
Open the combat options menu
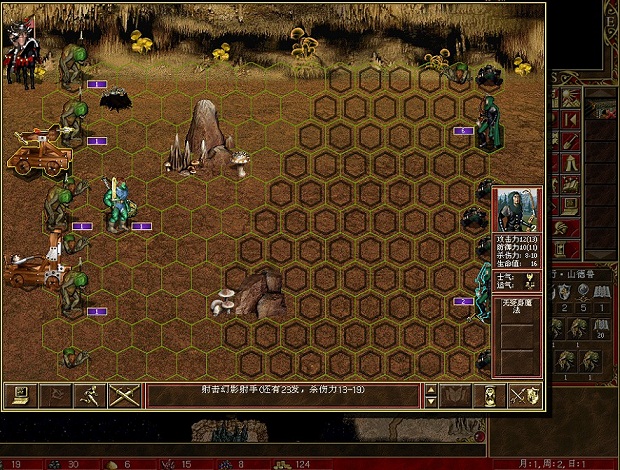point(17,396)
